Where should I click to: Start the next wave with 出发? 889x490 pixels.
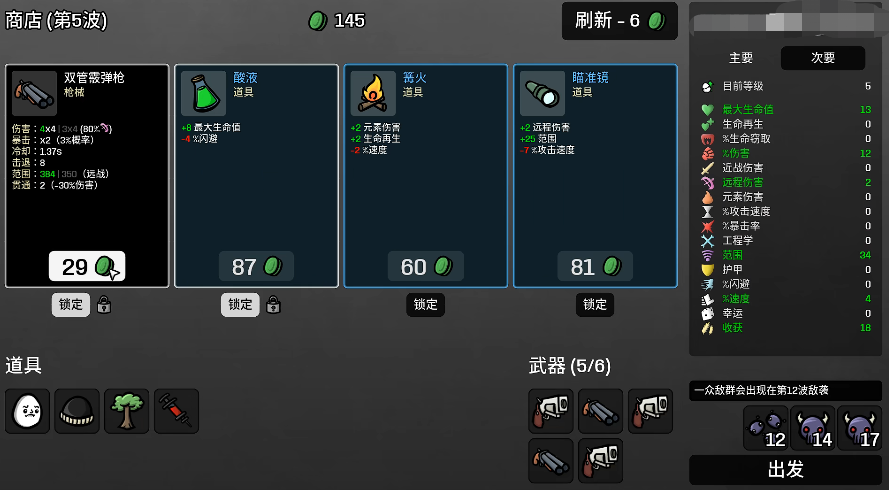point(785,470)
